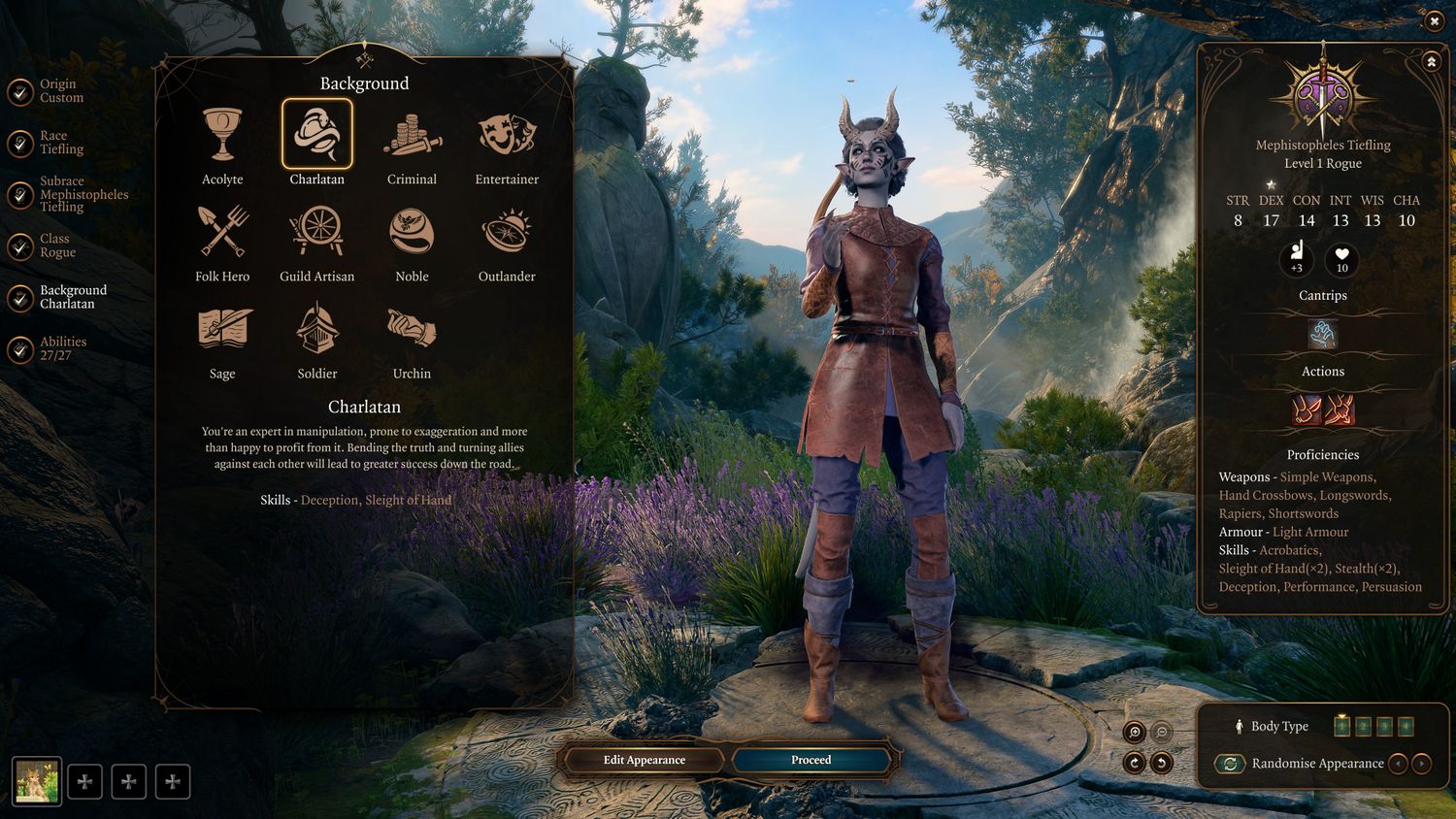Select the Folk Hero background
This screenshot has height=819, width=1456.
click(x=222, y=233)
